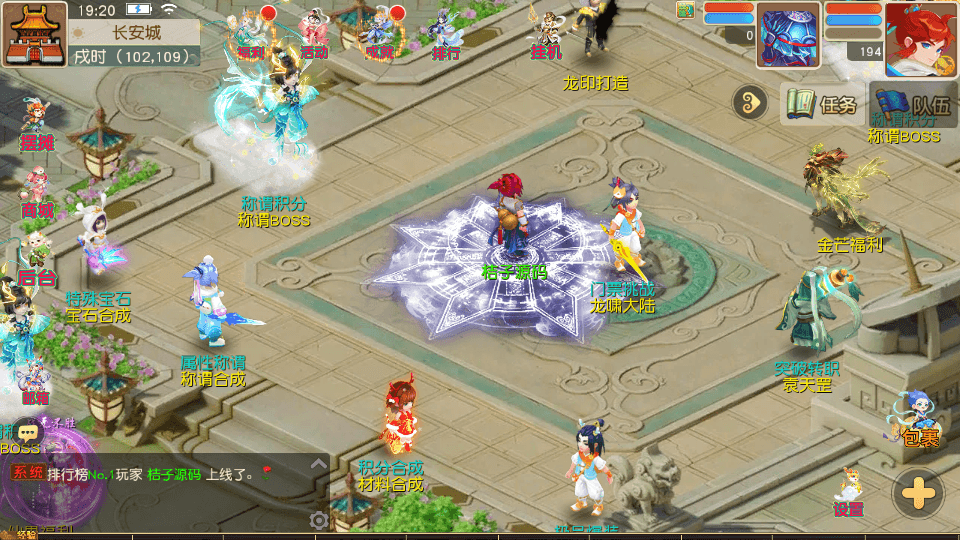Select the blue armored pet portrait

(788, 35)
